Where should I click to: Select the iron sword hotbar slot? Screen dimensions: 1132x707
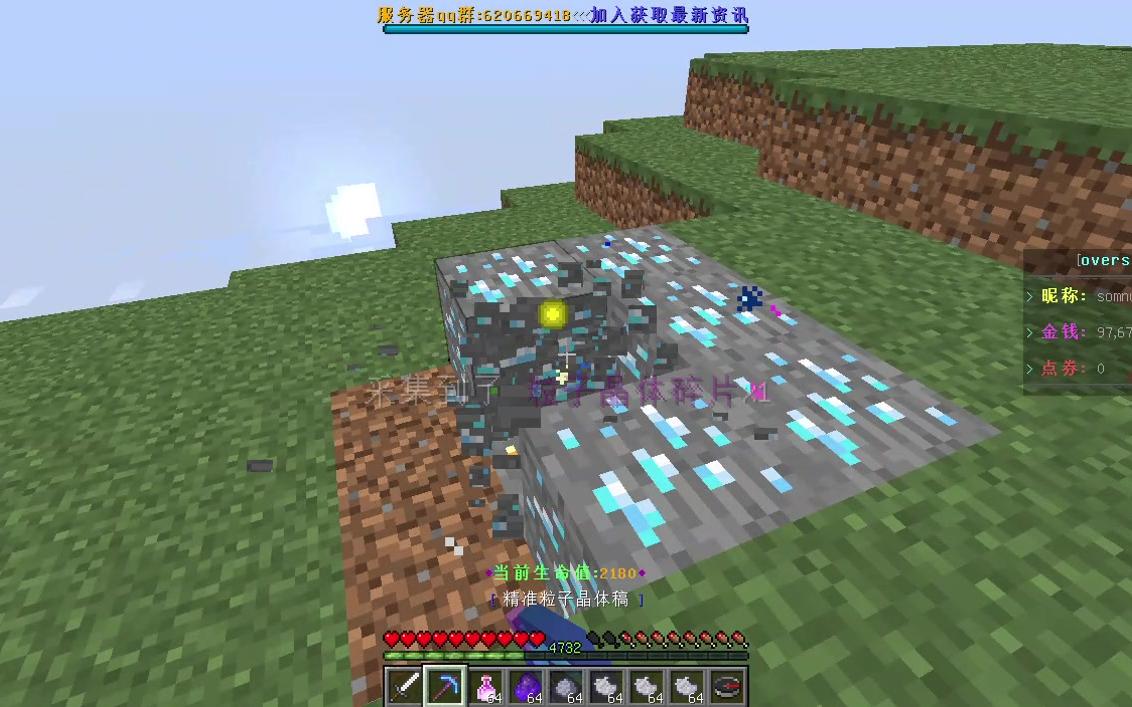405,687
